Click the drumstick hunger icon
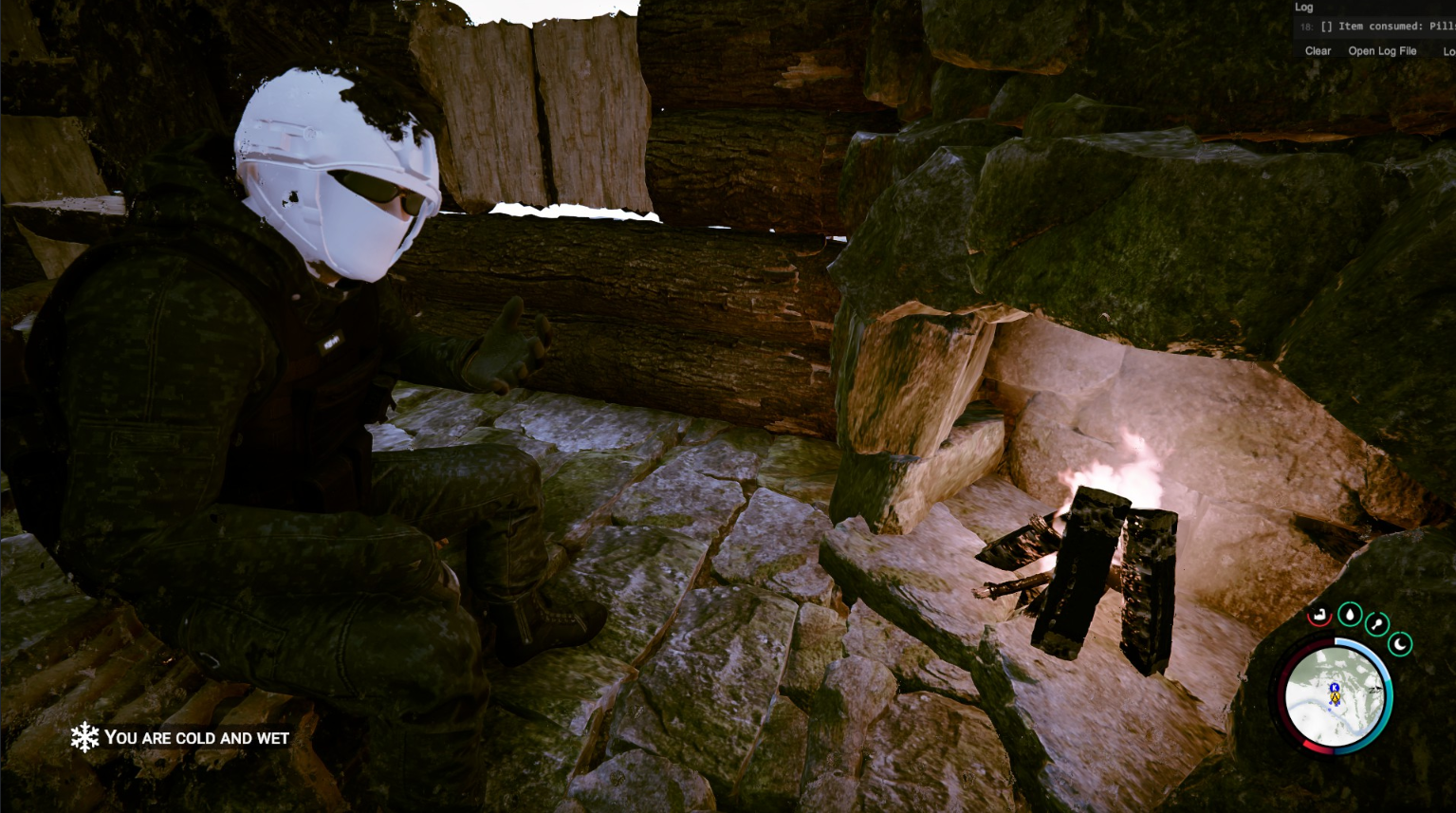Viewport: 1456px width, 813px height. pos(1377,623)
